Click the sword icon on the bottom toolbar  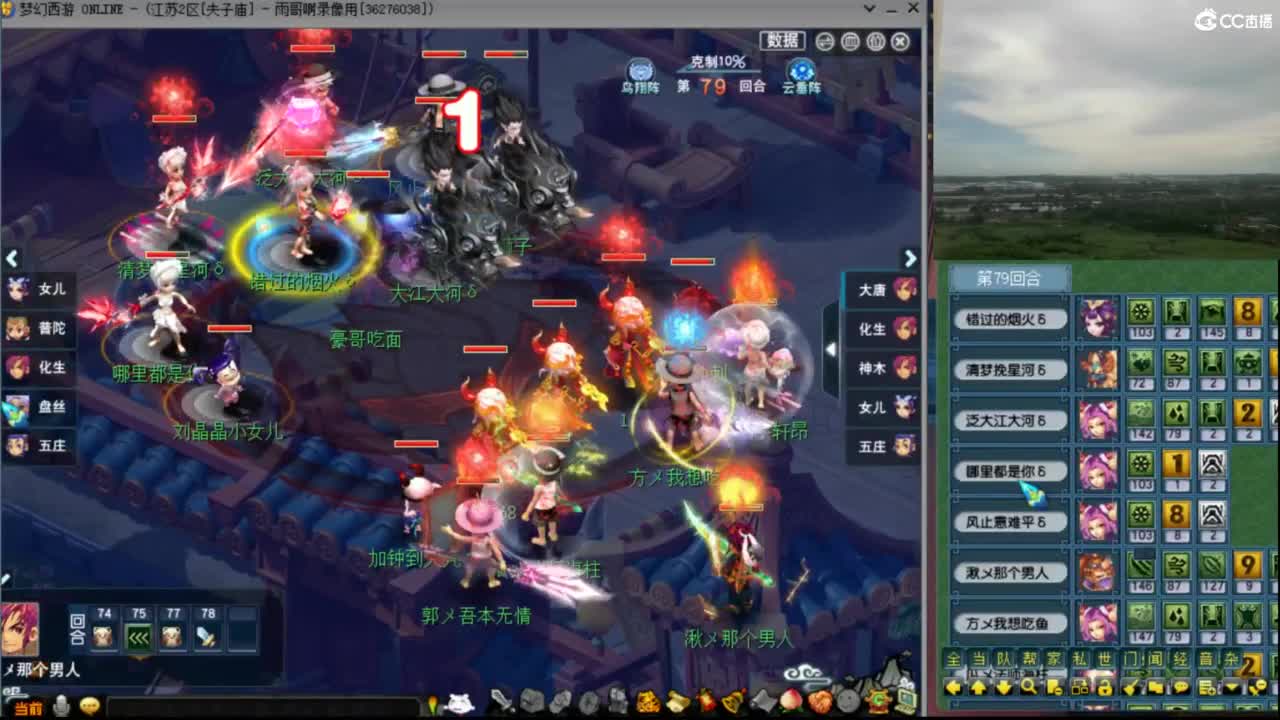coord(503,704)
